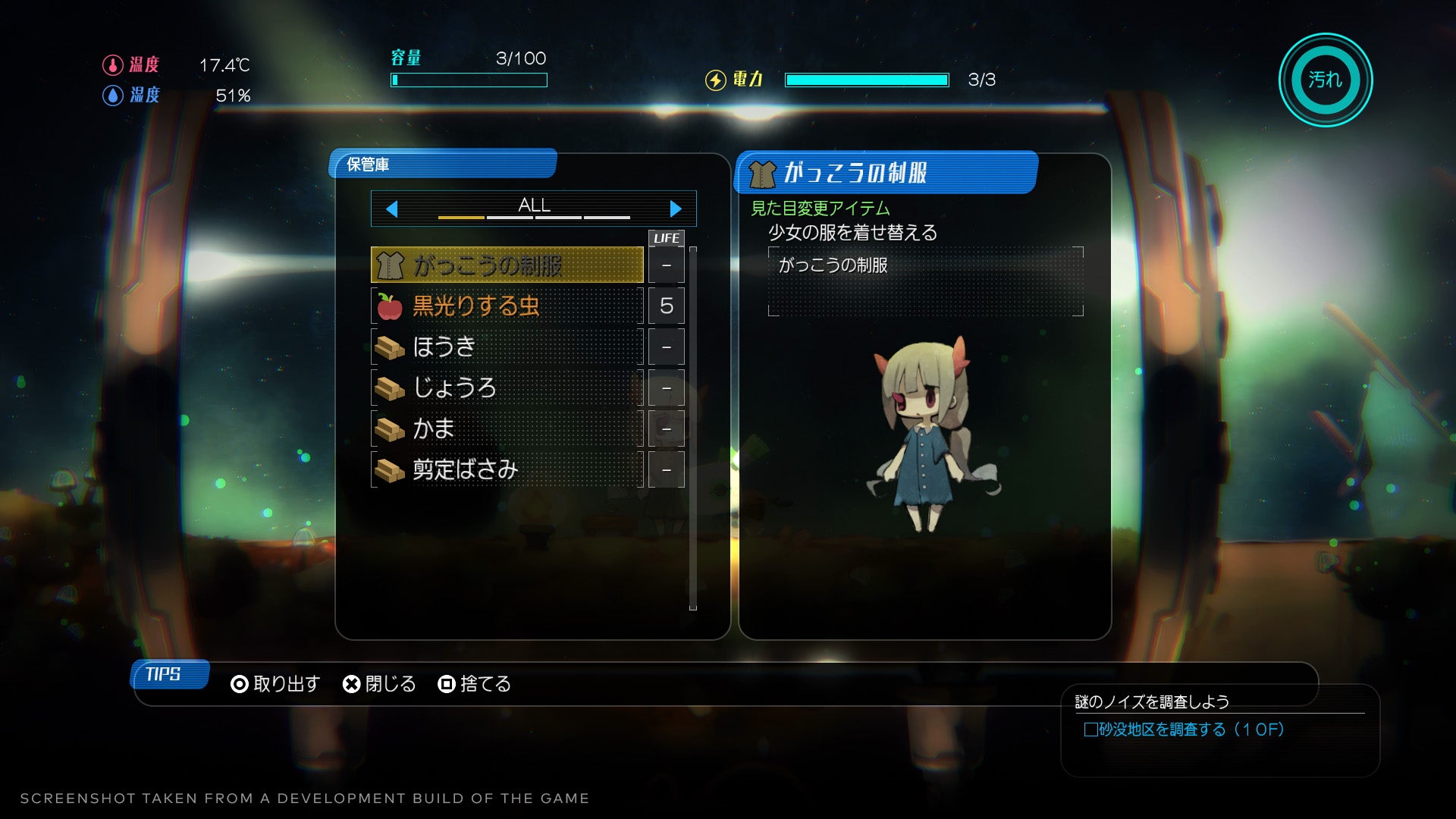Select the かま item in storage

click(x=507, y=428)
